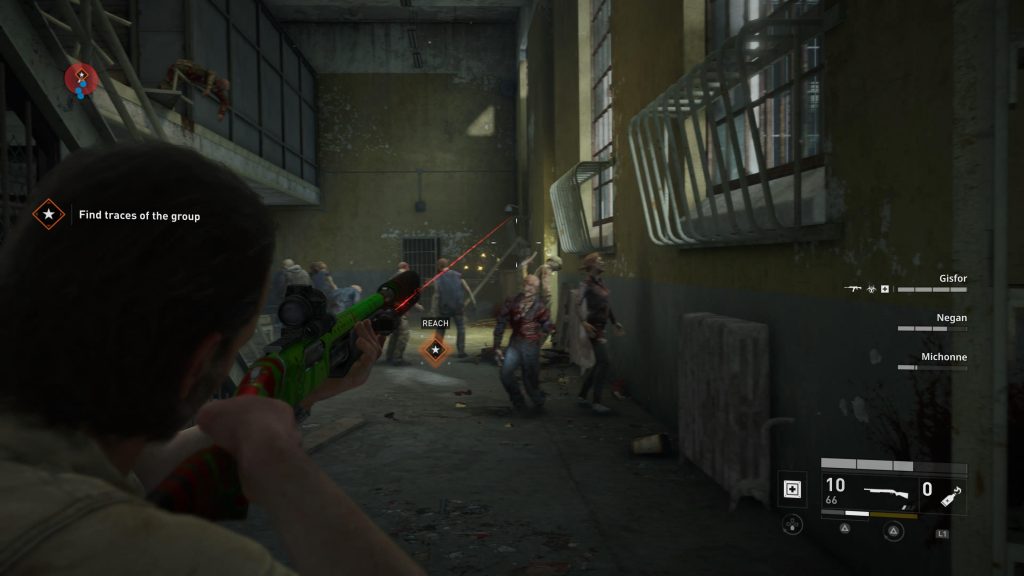1024x576 pixels.
Task: Click Gisfor's assault rifle icon
Action: [853, 289]
